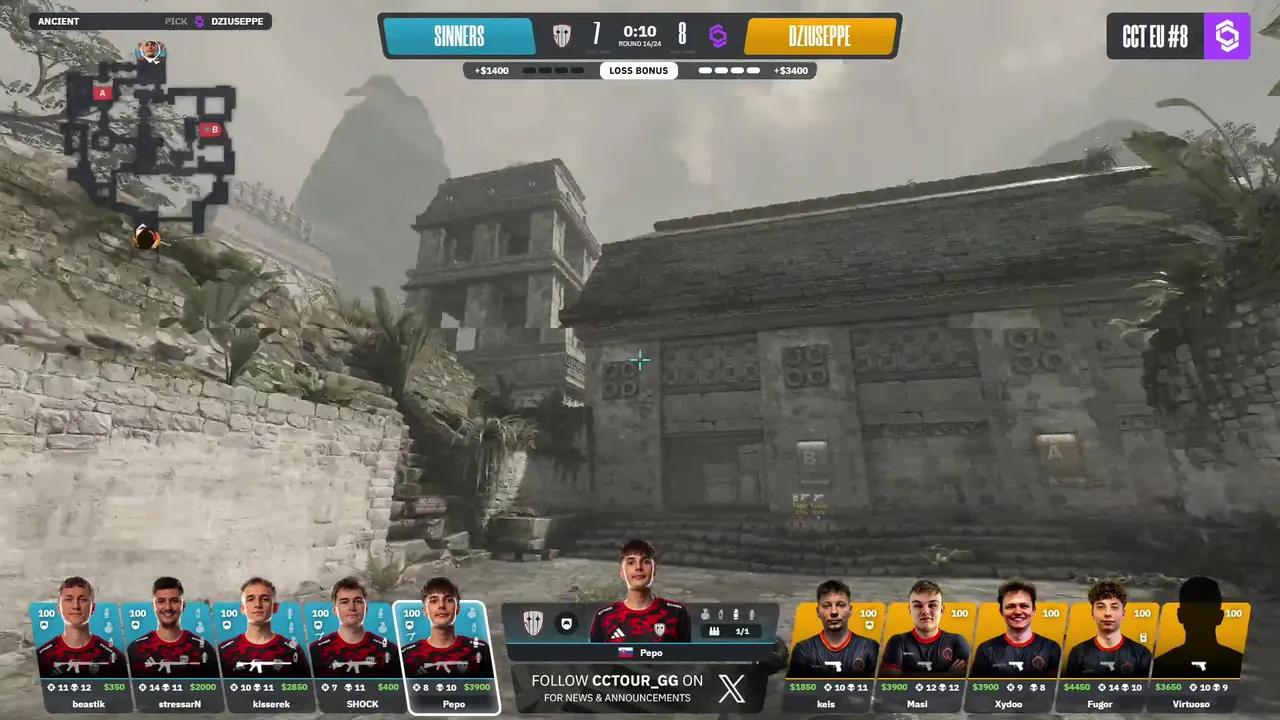1280x720 pixels.
Task: Click the DZIUSEPPE team name panel
Action: 819,37
